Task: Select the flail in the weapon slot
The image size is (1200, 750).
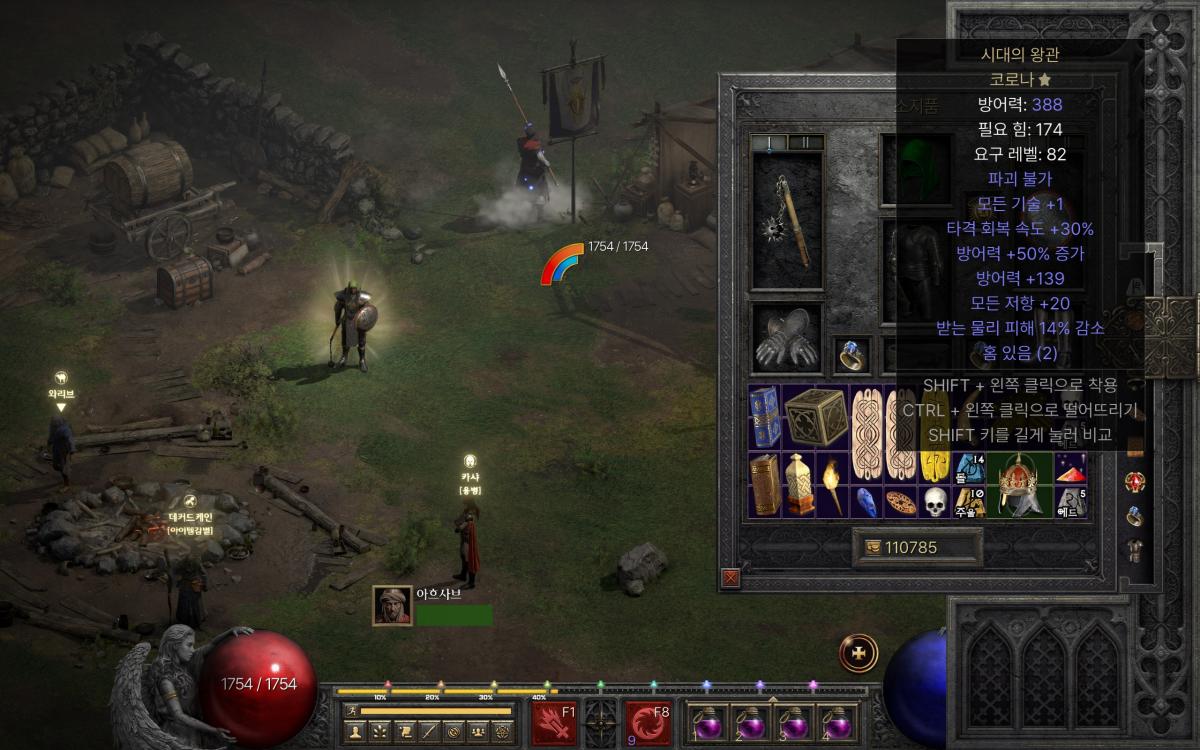Action: pyautogui.click(x=787, y=220)
